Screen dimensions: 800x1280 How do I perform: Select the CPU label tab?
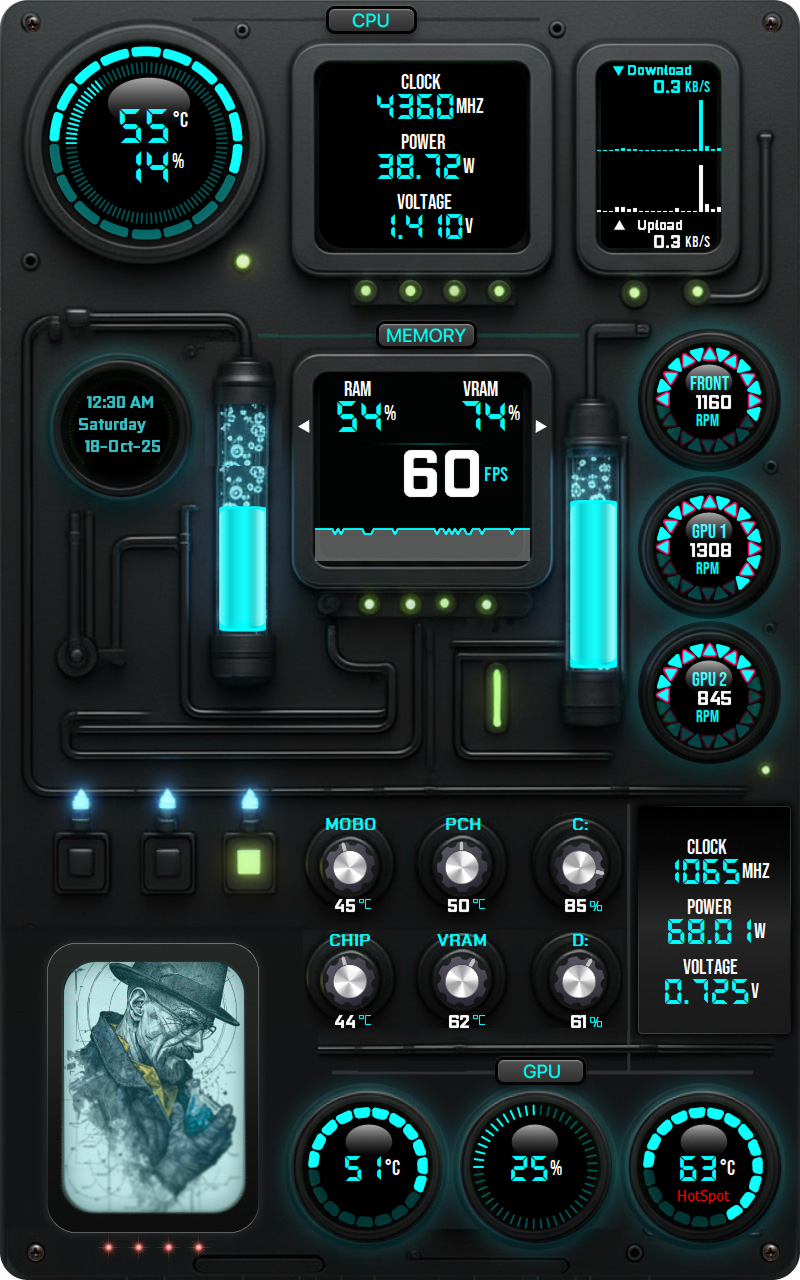[x=371, y=20]
